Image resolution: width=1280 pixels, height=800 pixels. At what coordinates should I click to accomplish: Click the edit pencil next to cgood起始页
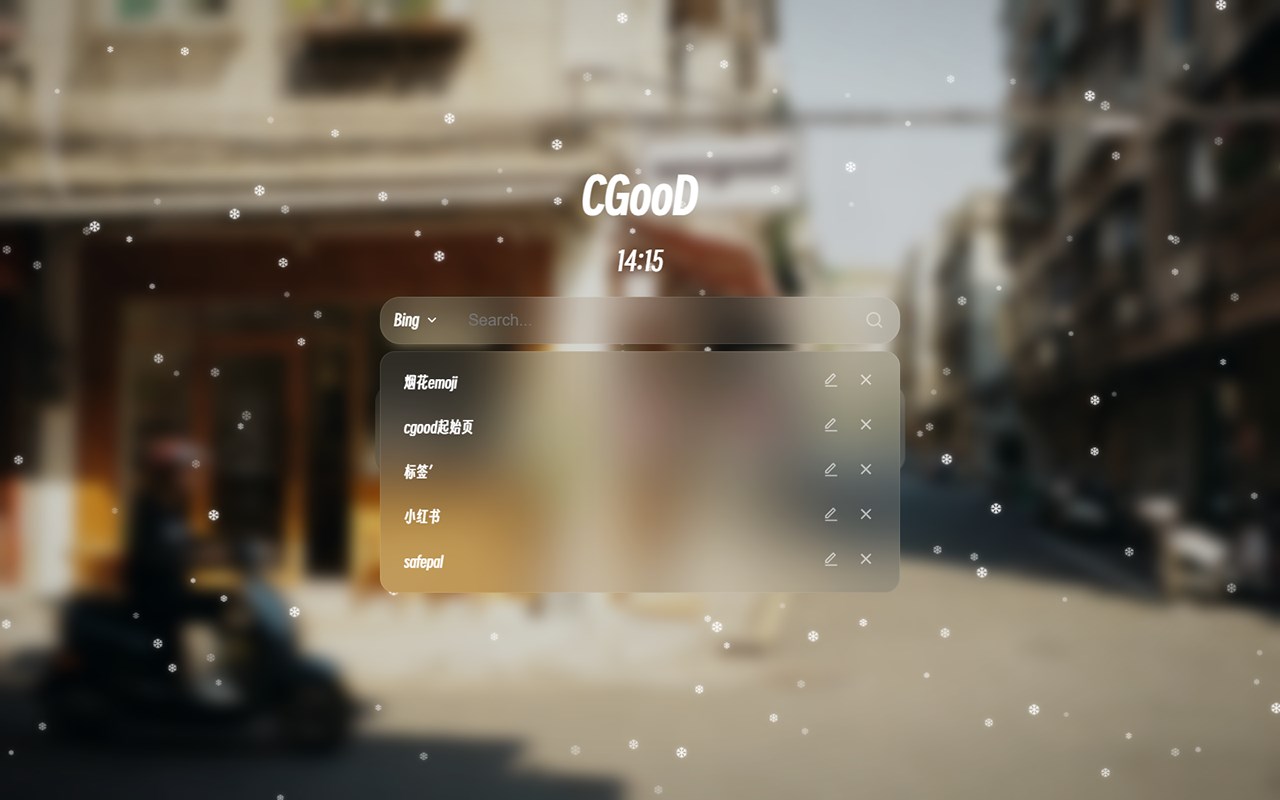830,425
